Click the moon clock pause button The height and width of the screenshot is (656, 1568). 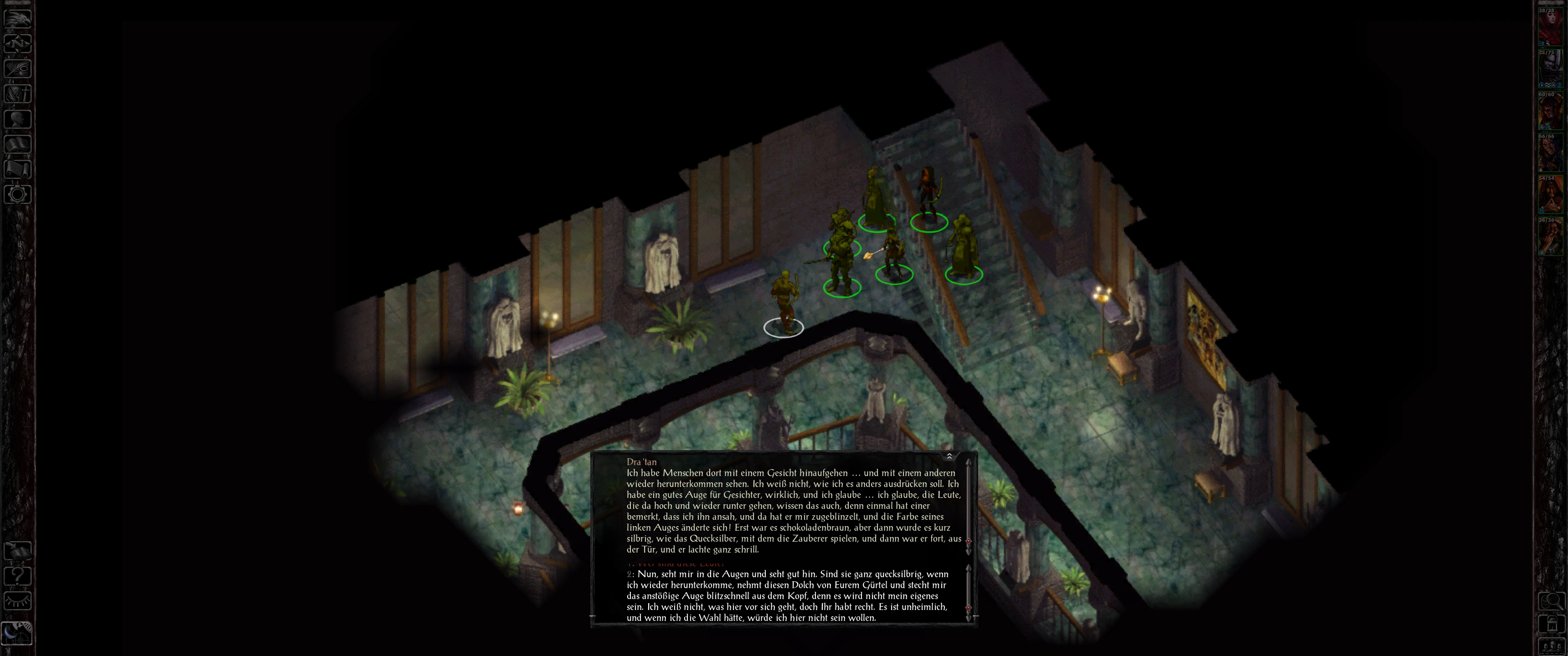tap(16, 633)
